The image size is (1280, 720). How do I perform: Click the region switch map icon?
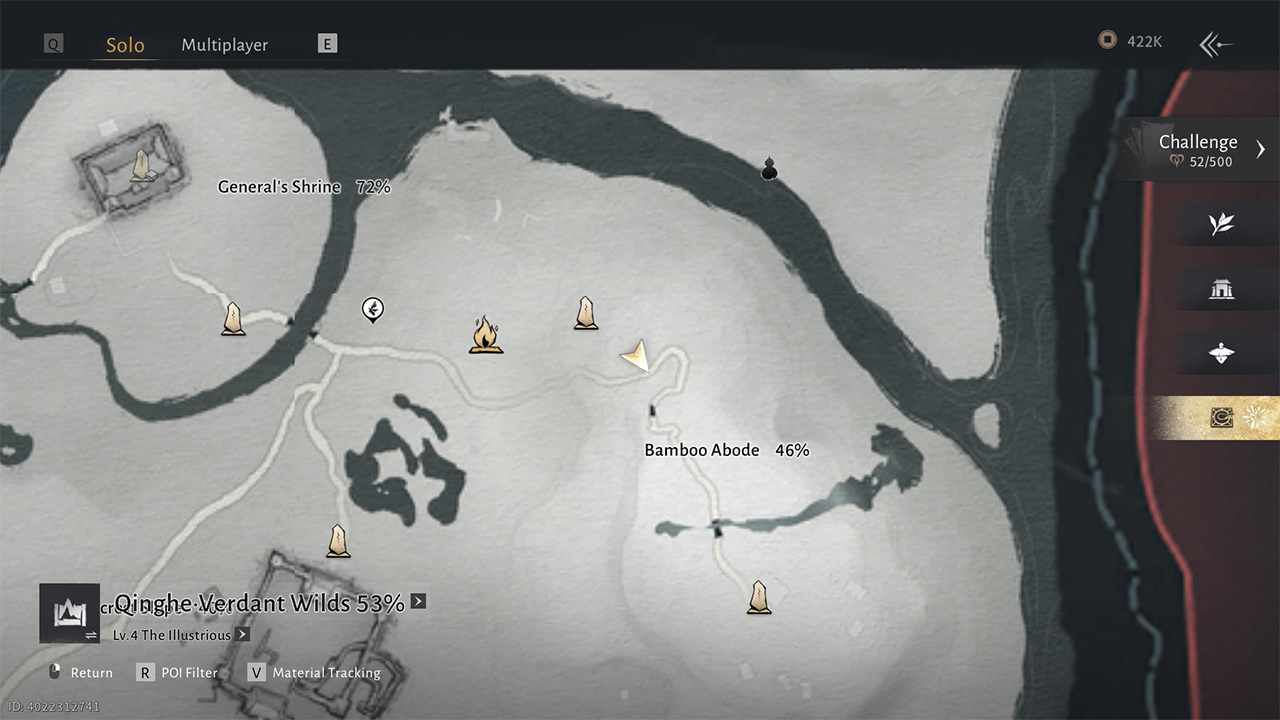pos(69,613)
